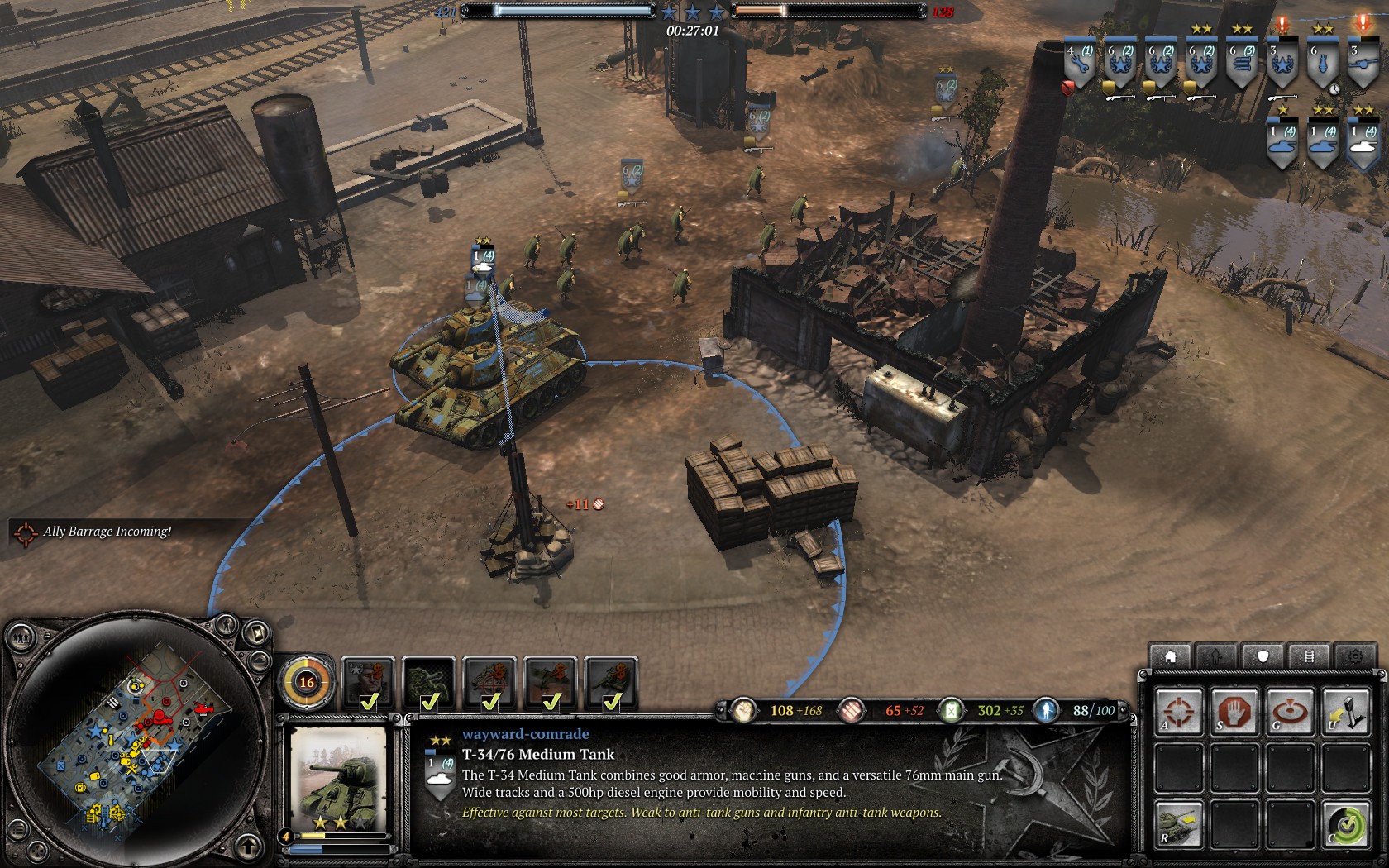Select the anti-tank gun squad shield
This screenshot has width=1389, height=868.
pos(1363,64)
